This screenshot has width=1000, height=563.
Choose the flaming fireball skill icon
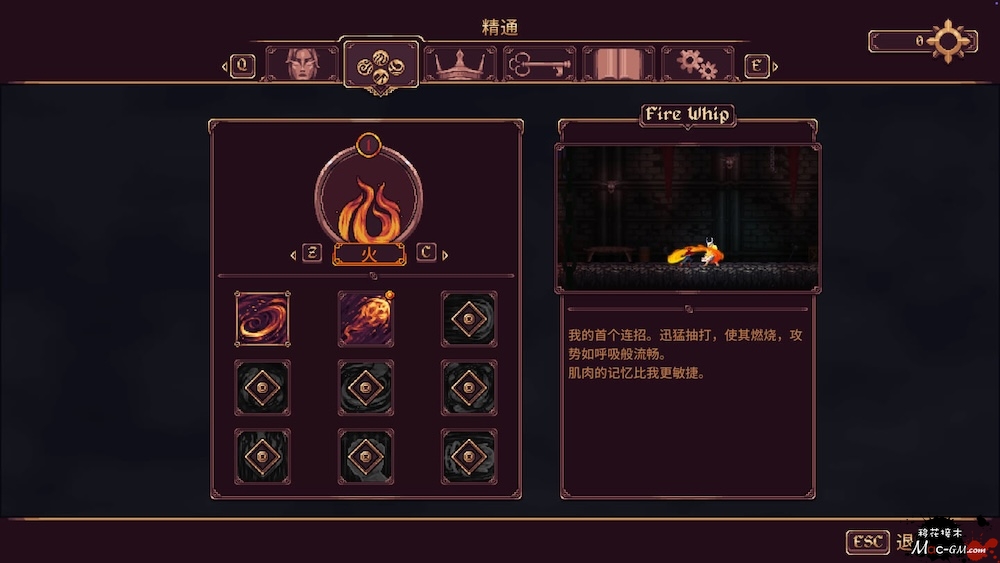366,319
